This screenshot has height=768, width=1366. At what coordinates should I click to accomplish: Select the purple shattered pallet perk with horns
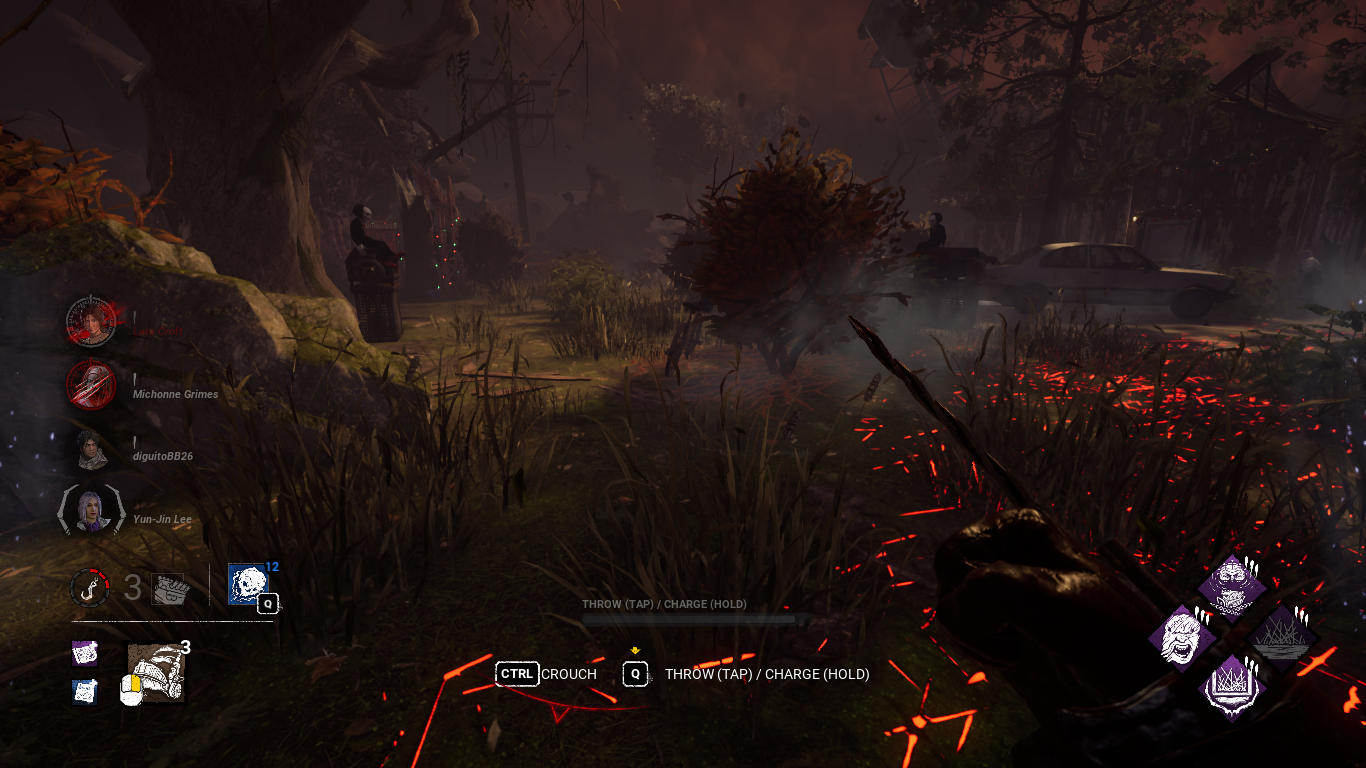click(1233, 688)
